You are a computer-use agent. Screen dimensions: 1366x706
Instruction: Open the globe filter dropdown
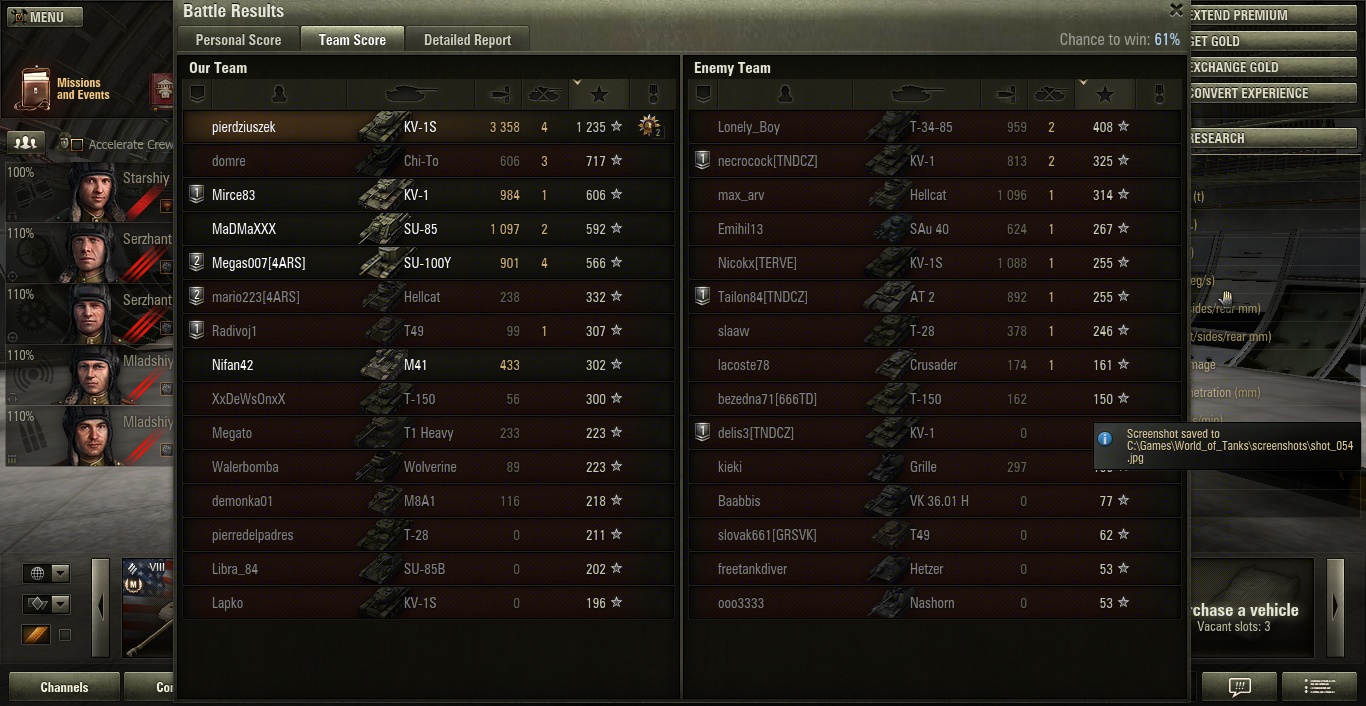47,573
